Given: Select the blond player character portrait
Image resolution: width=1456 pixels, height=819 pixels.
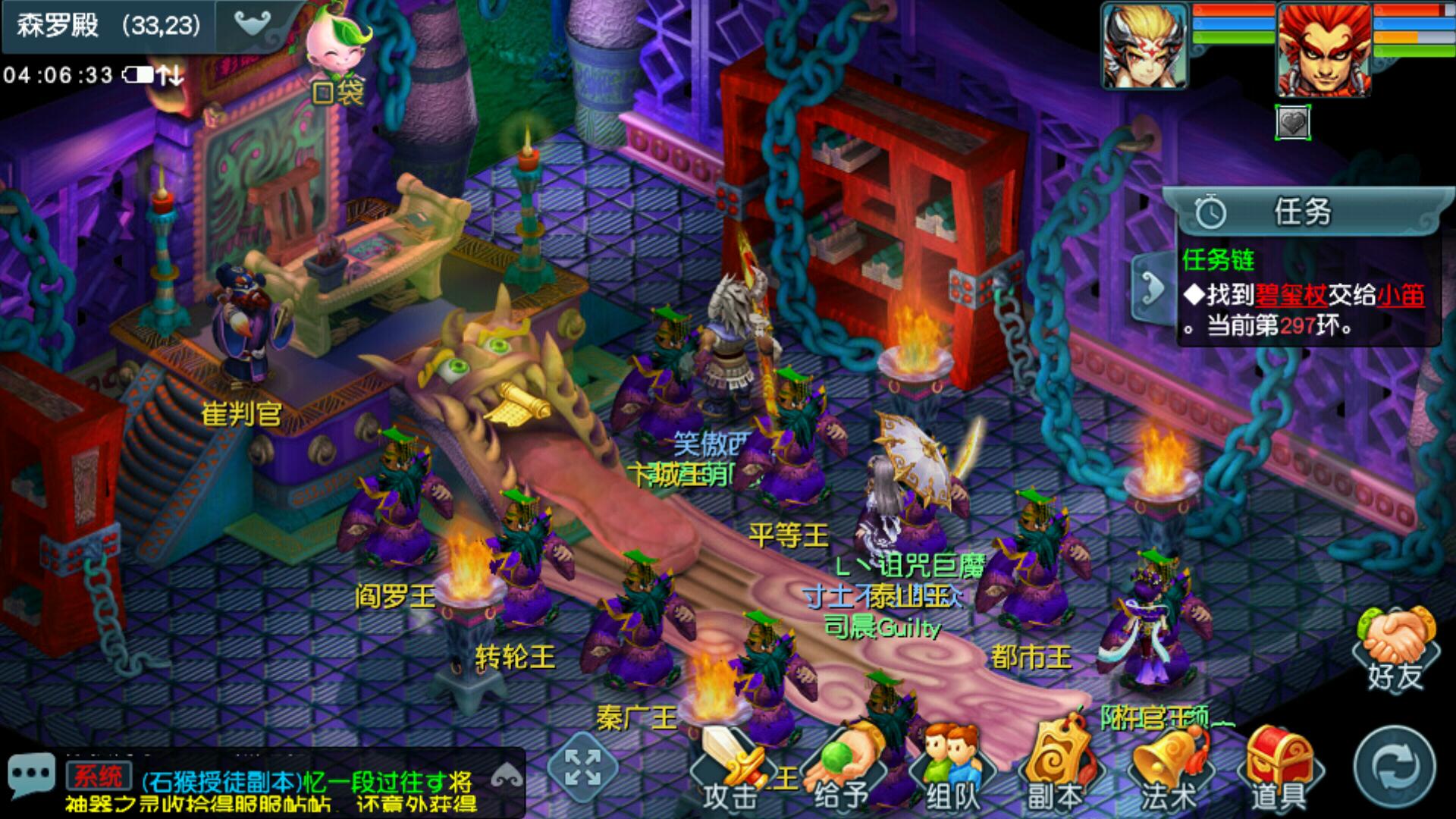Looking at the screenshot, I should coord(1144,45).
